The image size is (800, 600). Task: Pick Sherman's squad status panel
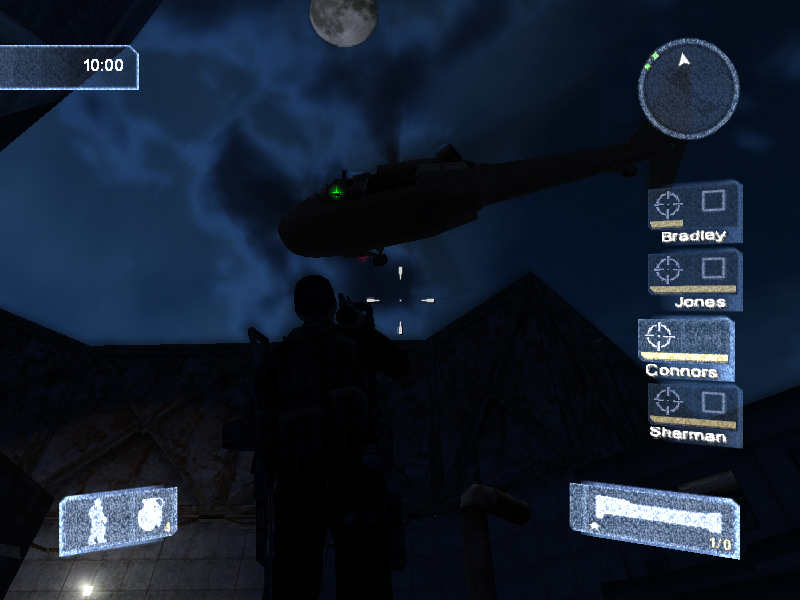pos(694,414)
